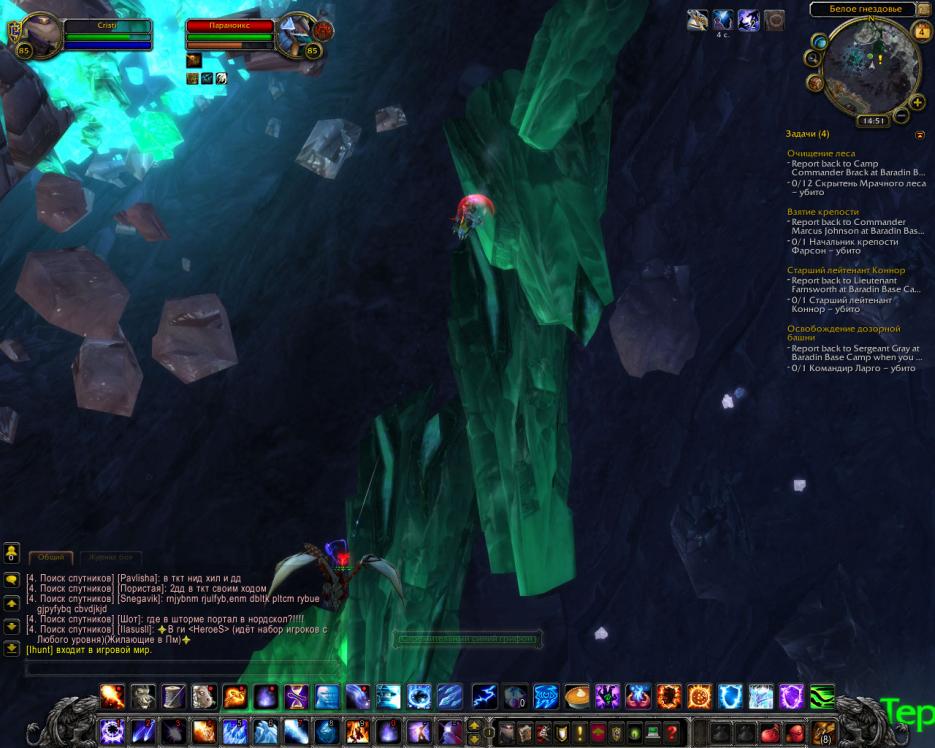This screenshot has height=748, width=935.
Task: Open the calendar button showing day 4
Action: pos(920,31)
